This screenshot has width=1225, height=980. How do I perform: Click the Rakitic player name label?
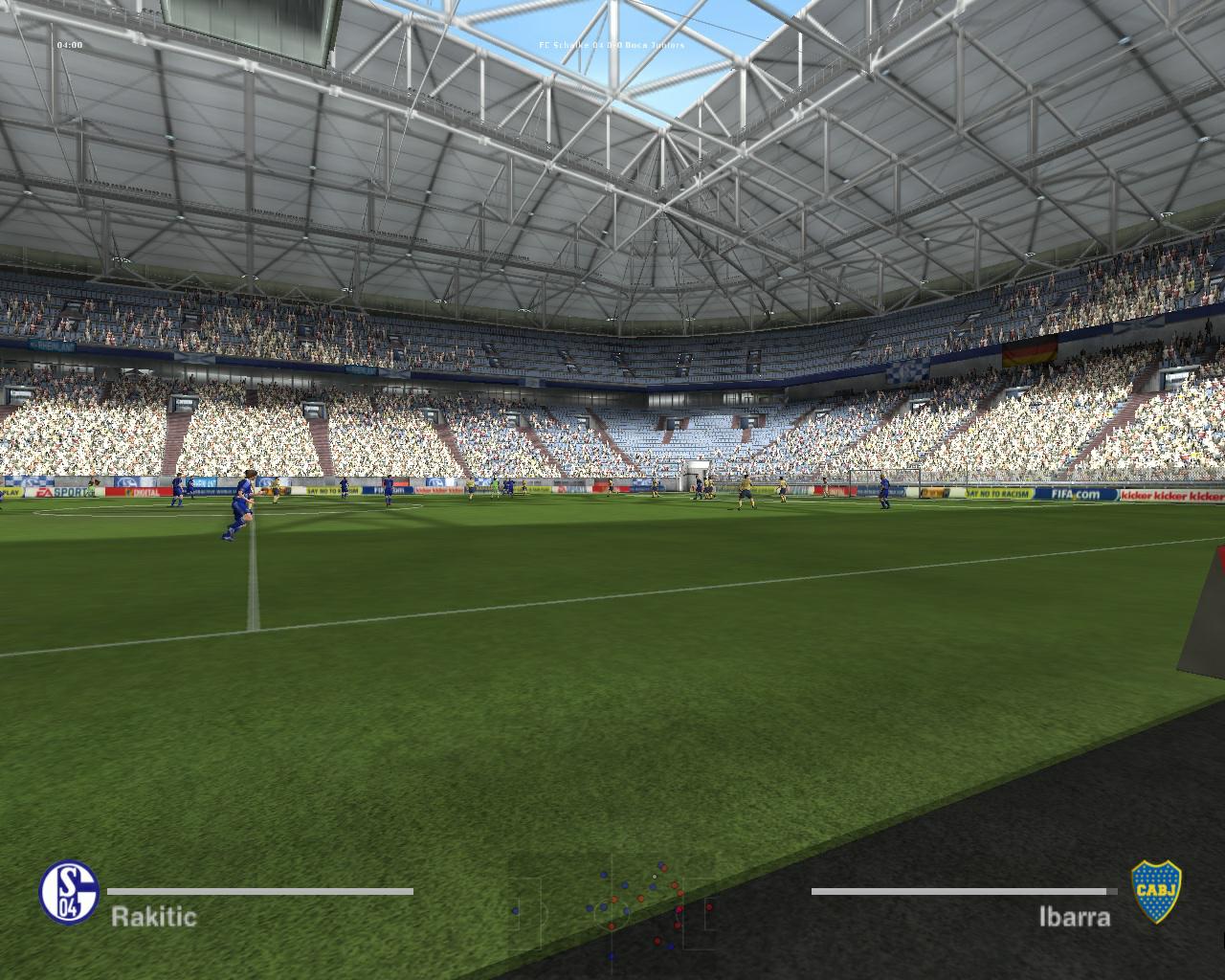[154, 917]
